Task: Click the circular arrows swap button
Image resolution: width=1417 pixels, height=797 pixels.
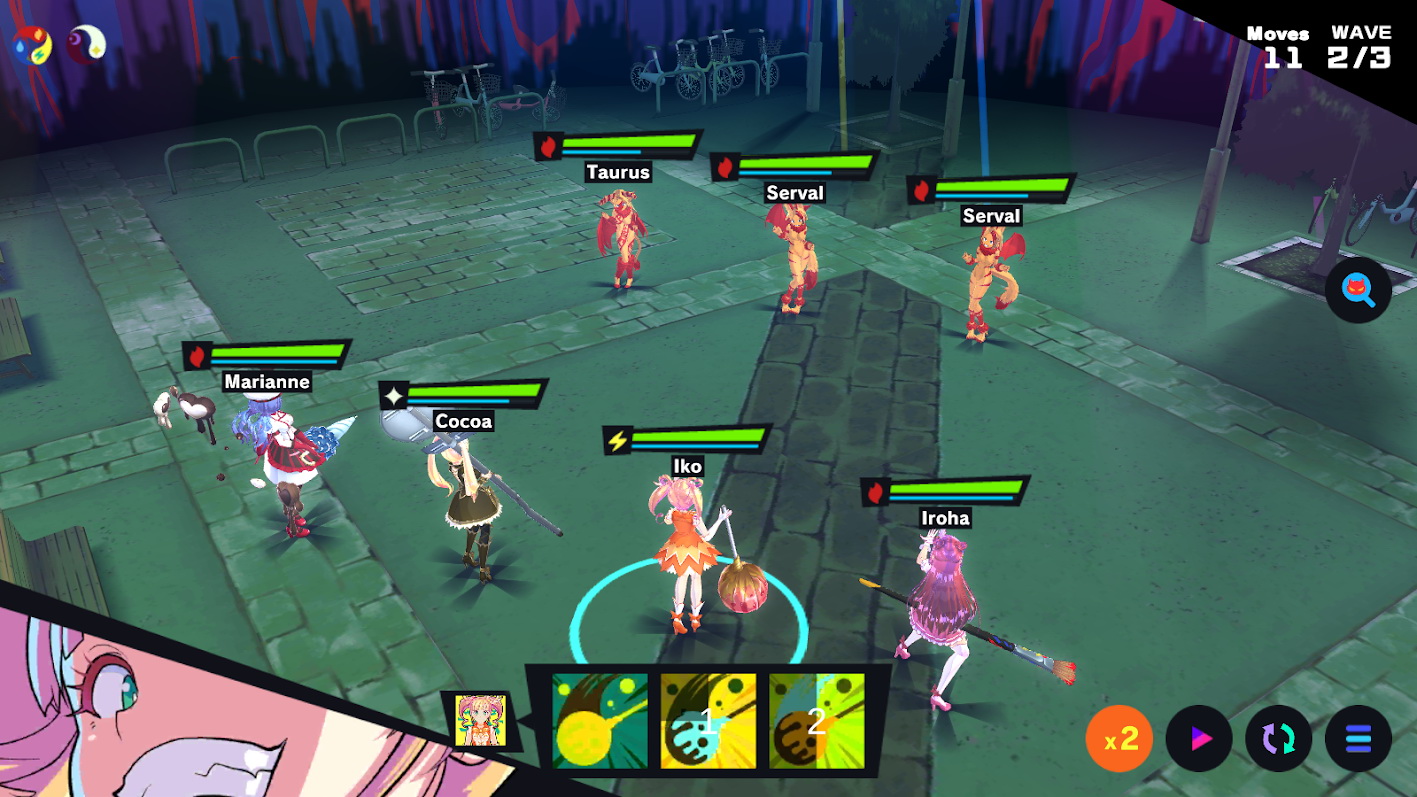Action: click(x=1278, y=739)
